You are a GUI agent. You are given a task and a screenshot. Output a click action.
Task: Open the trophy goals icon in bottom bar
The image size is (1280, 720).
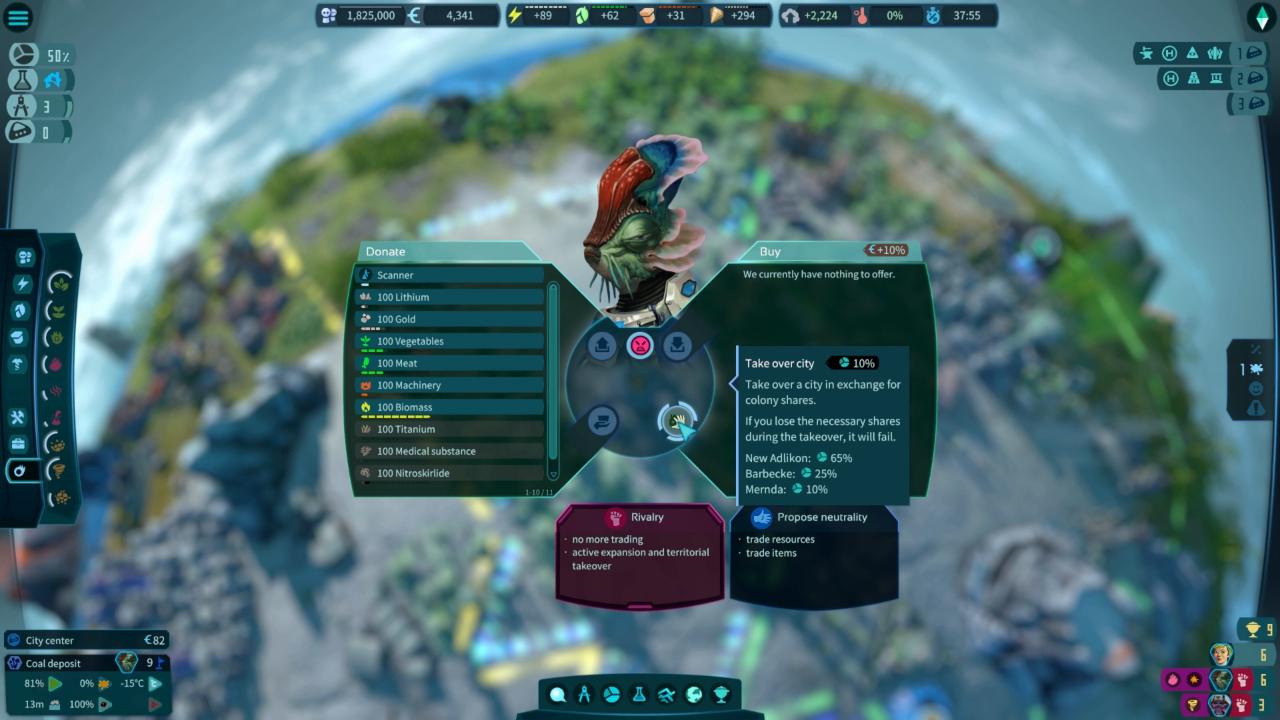720,695
